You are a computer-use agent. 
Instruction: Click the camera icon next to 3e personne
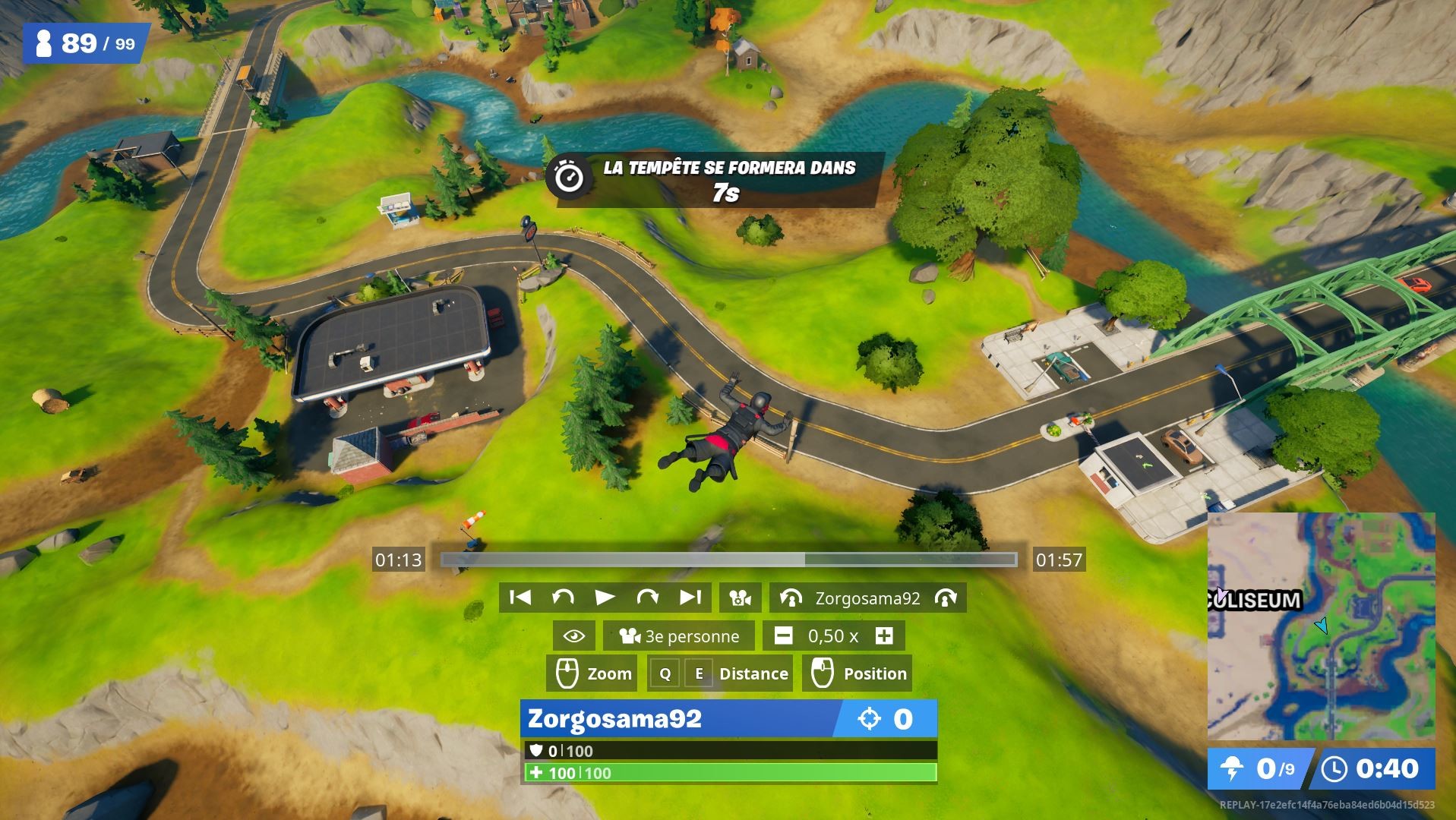point(629,636)
